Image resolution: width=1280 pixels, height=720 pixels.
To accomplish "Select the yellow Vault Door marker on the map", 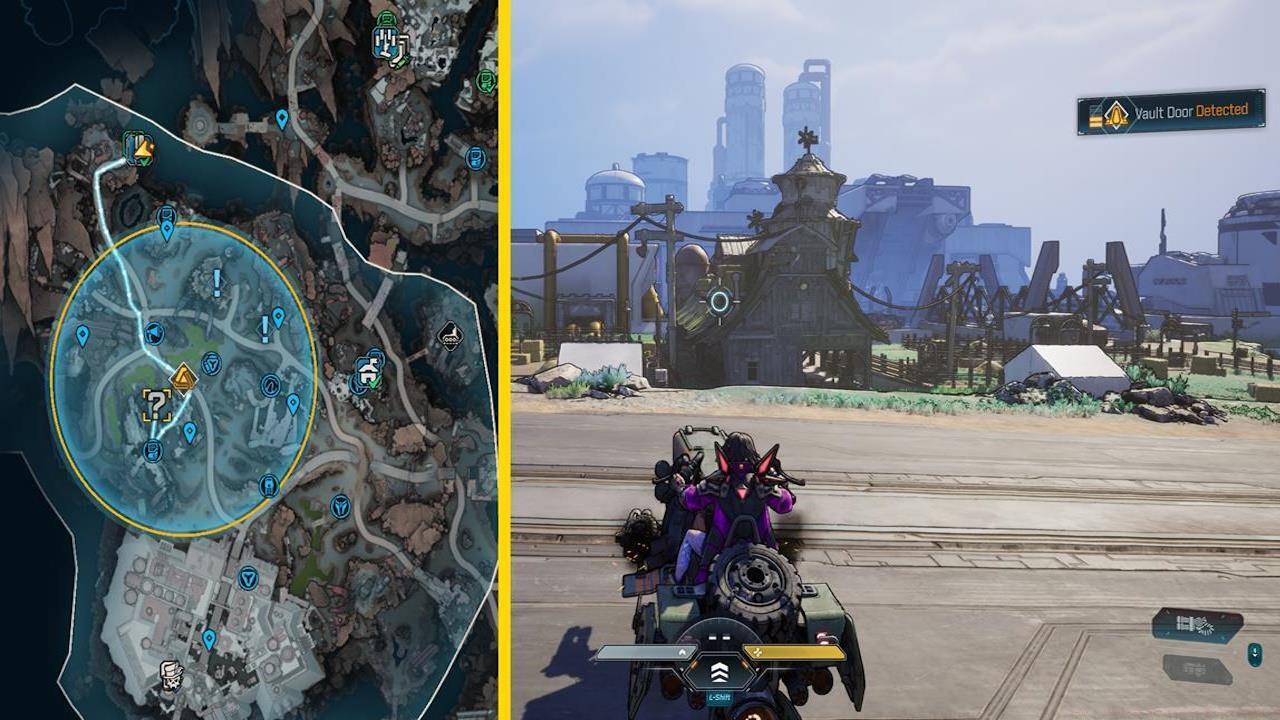I will coord(183,377).
